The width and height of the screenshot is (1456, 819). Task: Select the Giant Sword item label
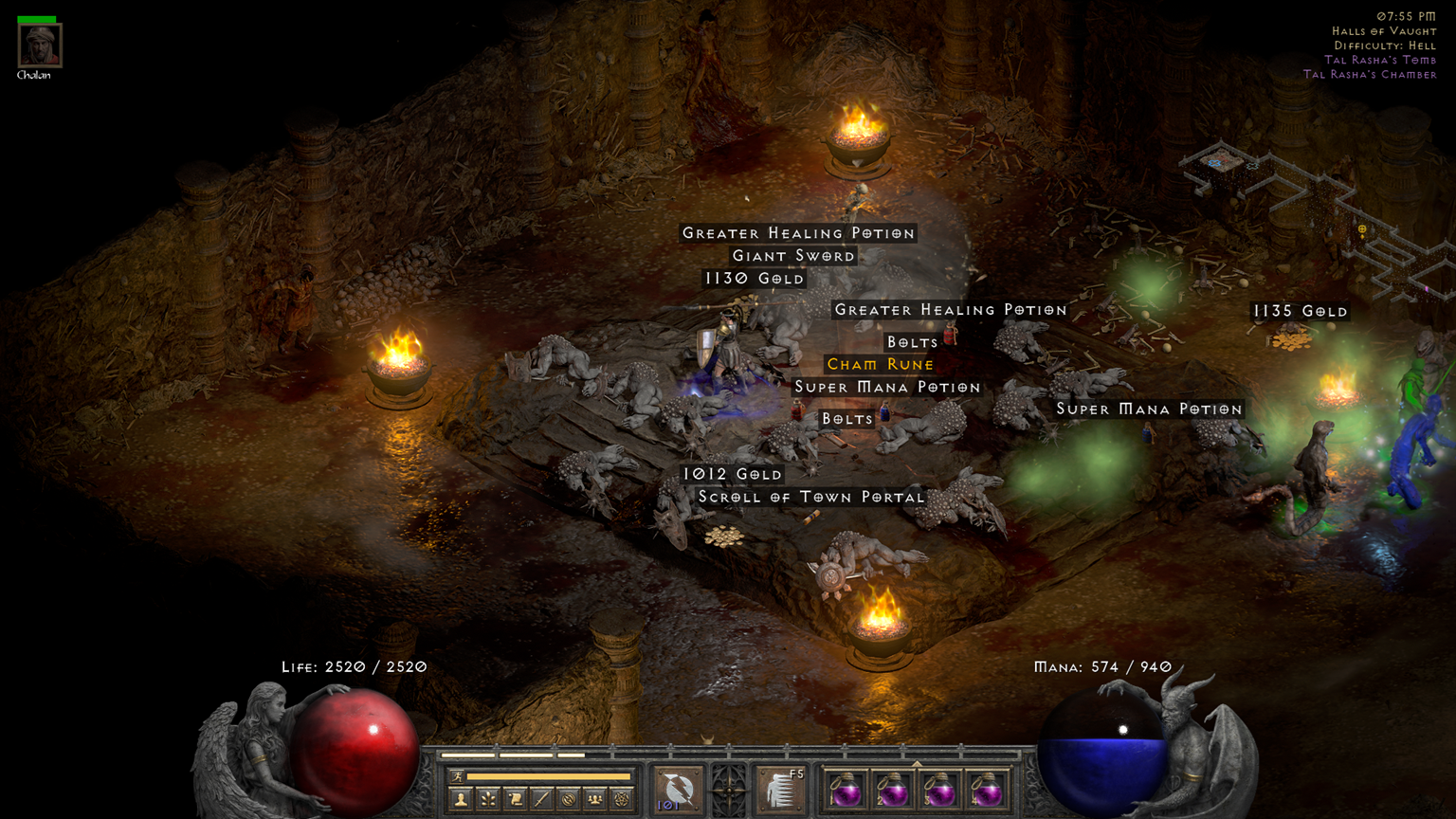click(793, 256)
